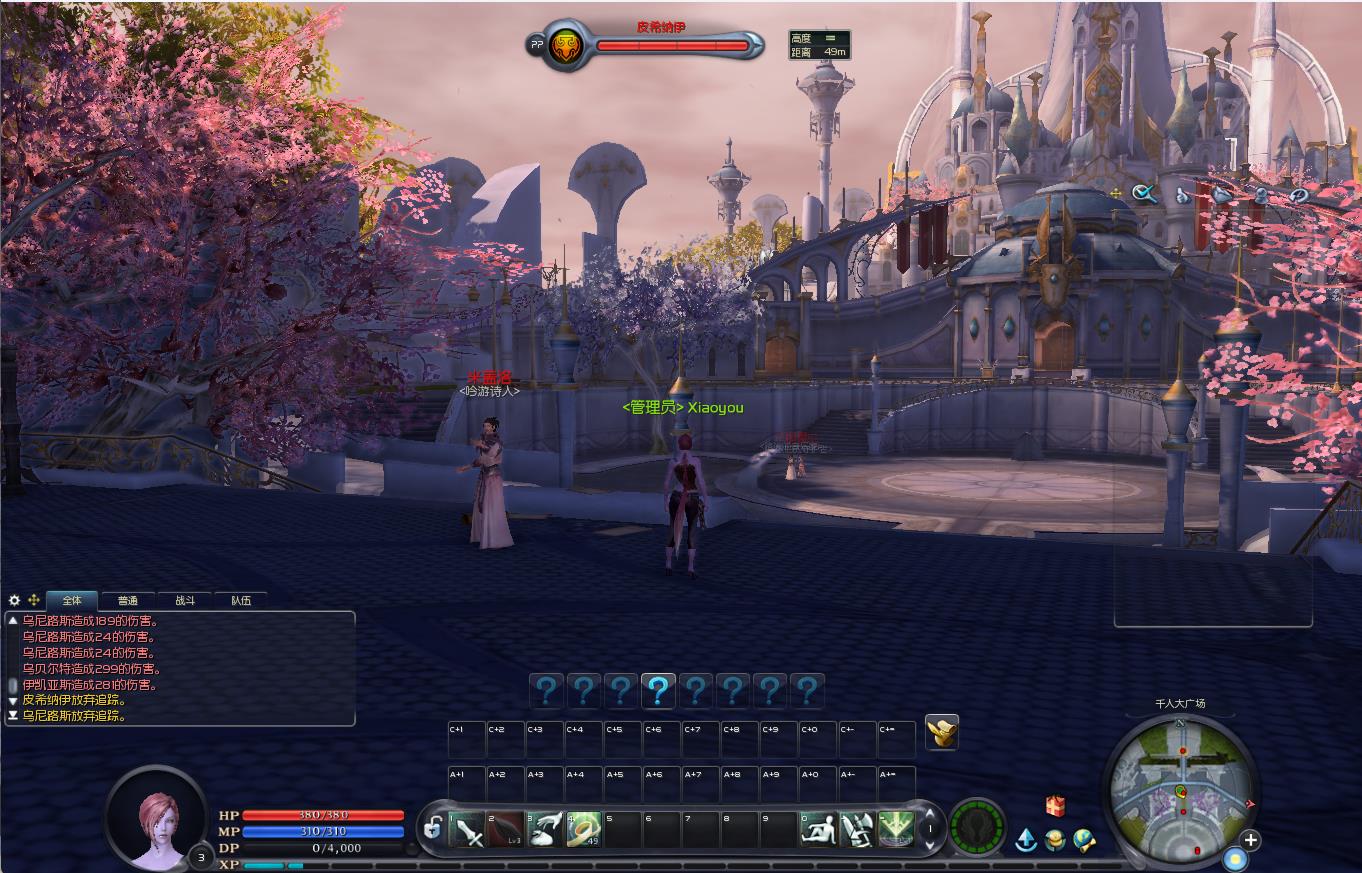Toggle the hotbar padlock icon
Screen dimensions: 1362x873
tap(433, 828)
